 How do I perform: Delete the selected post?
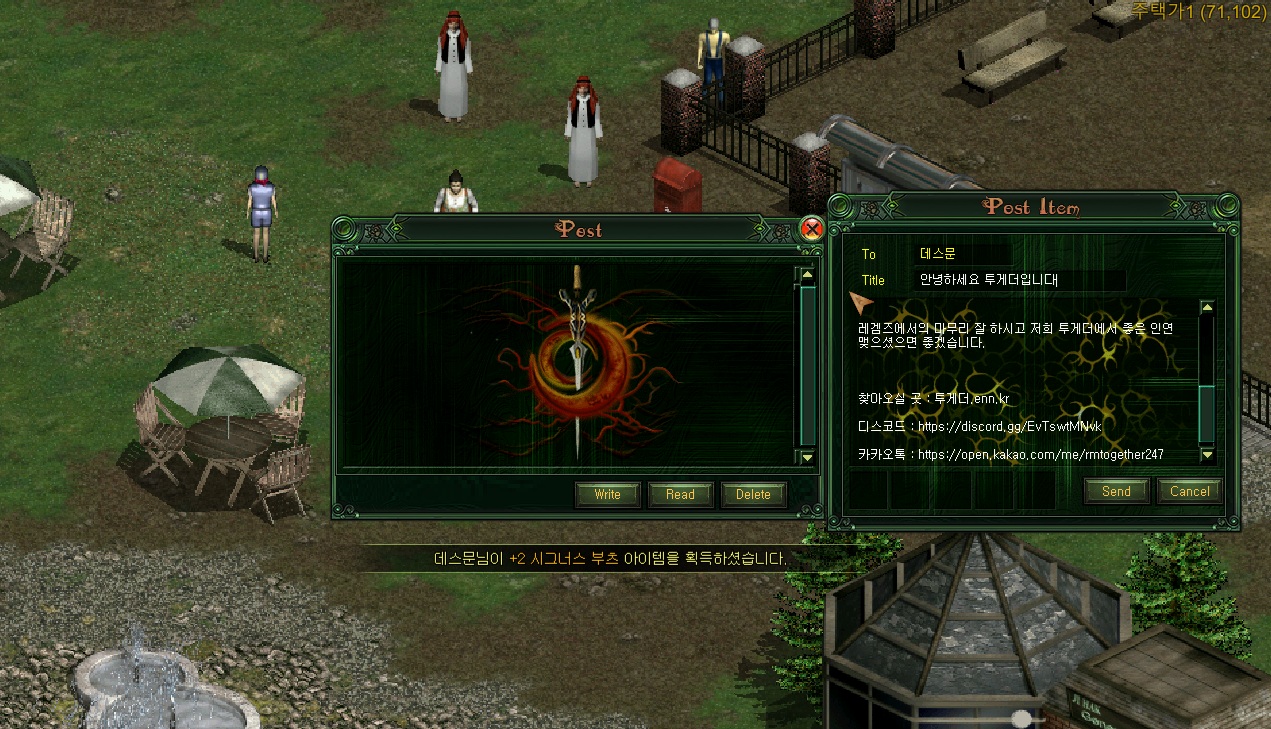coord(753,494)
